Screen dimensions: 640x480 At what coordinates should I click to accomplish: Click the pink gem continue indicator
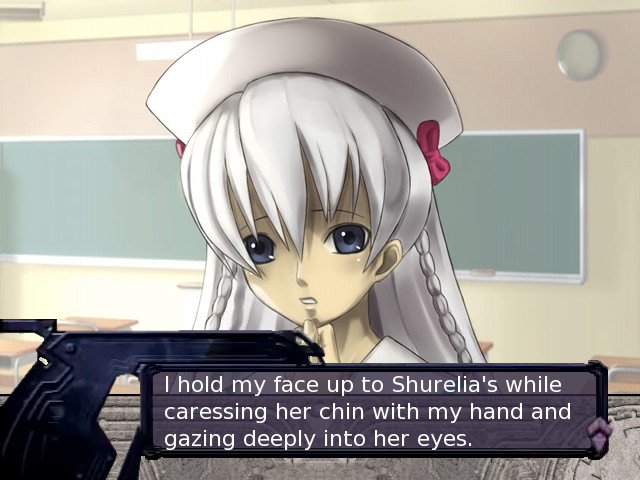tap(598, 432)
